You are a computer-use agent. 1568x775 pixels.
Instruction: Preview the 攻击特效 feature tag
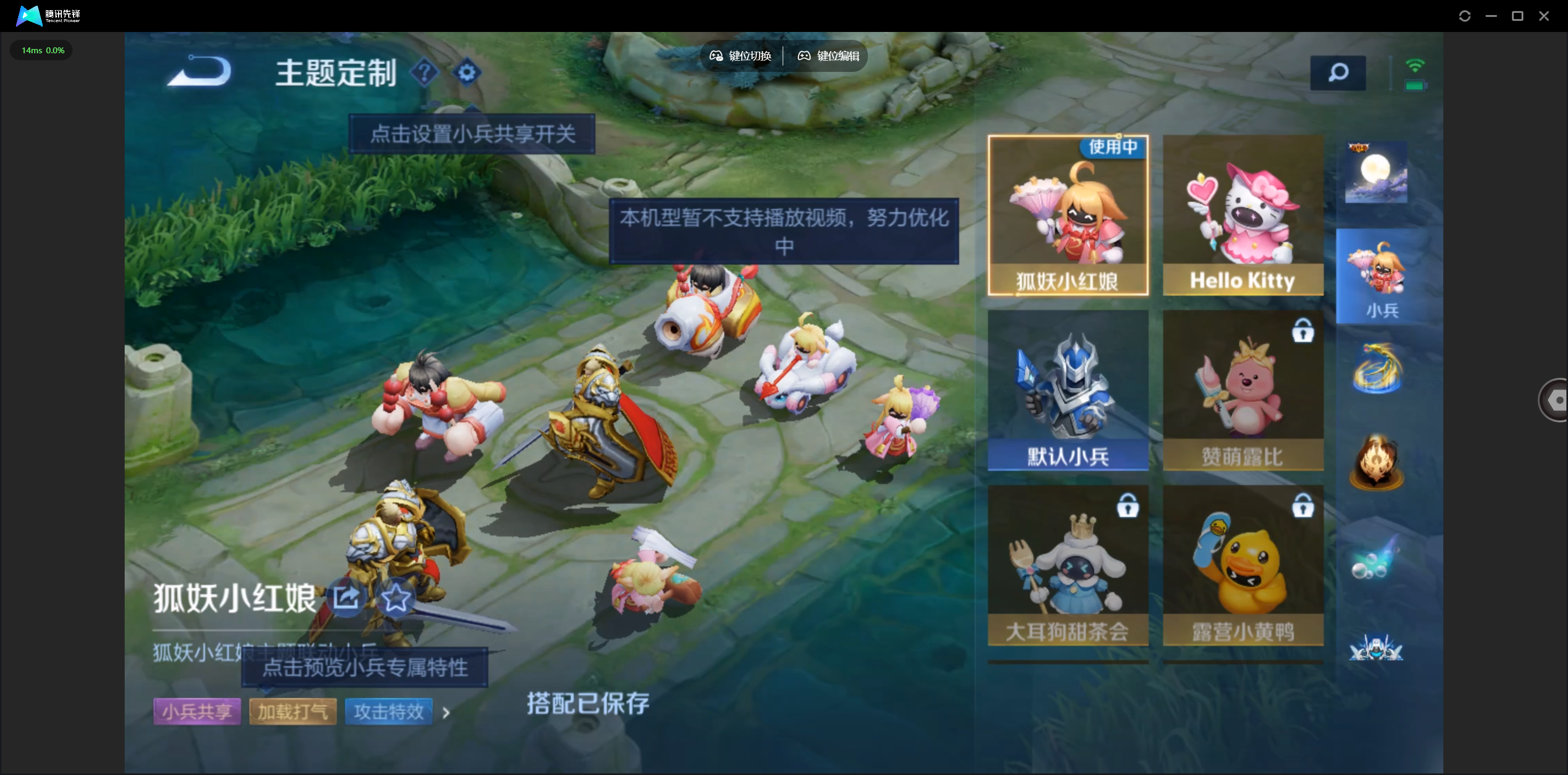(x=388, y=711)
